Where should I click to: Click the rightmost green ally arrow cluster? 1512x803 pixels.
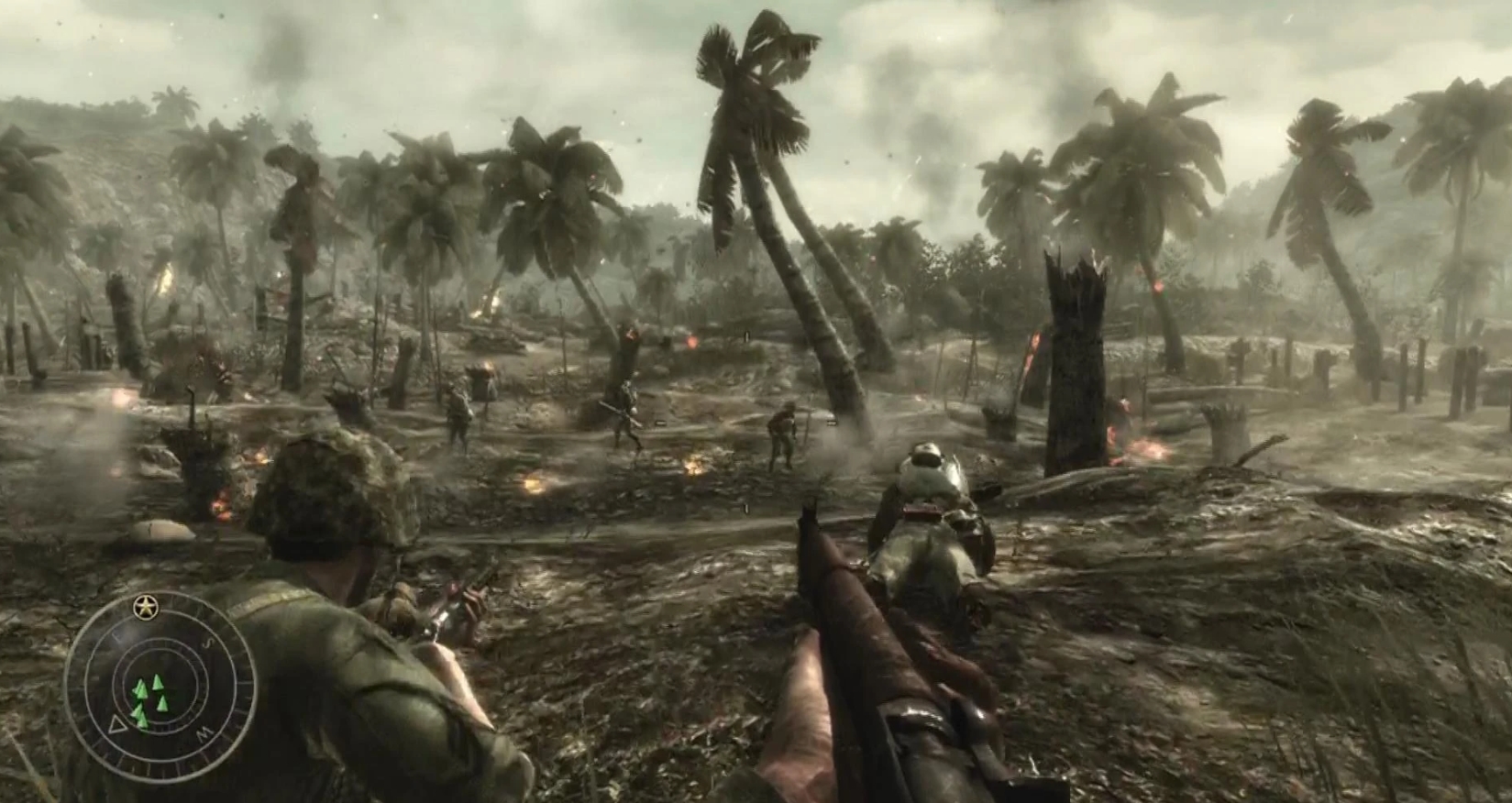pos(162,704)
